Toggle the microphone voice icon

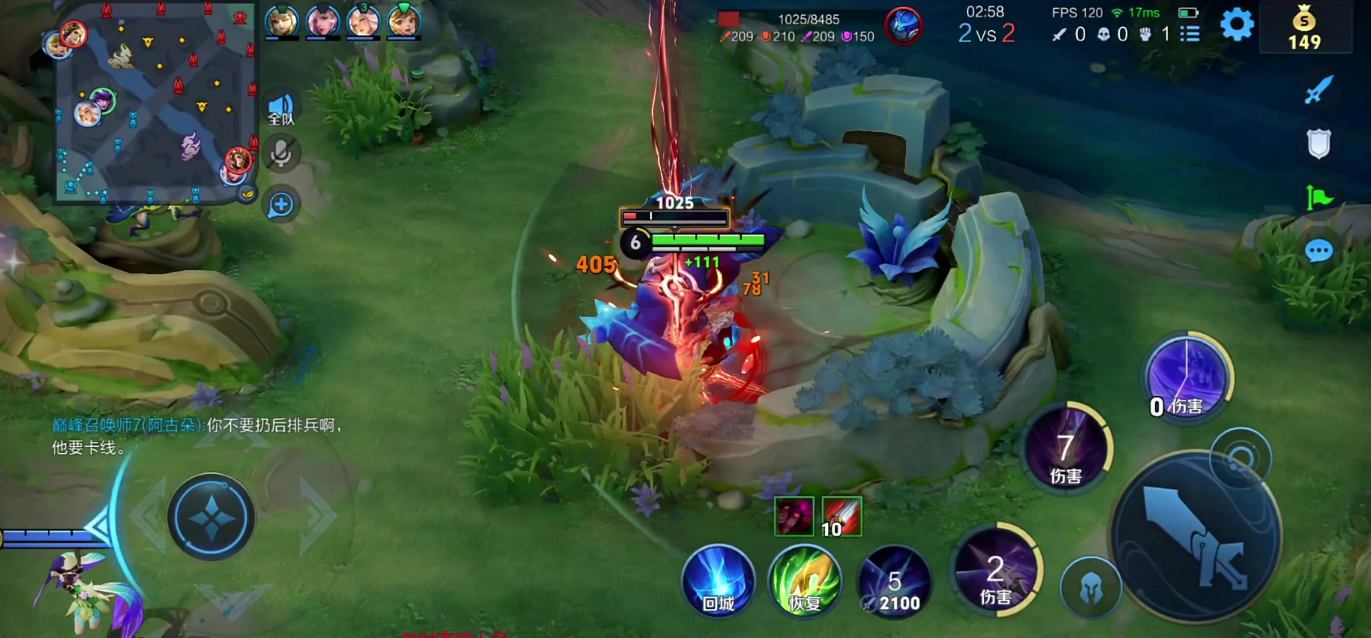tap(281, 154)
